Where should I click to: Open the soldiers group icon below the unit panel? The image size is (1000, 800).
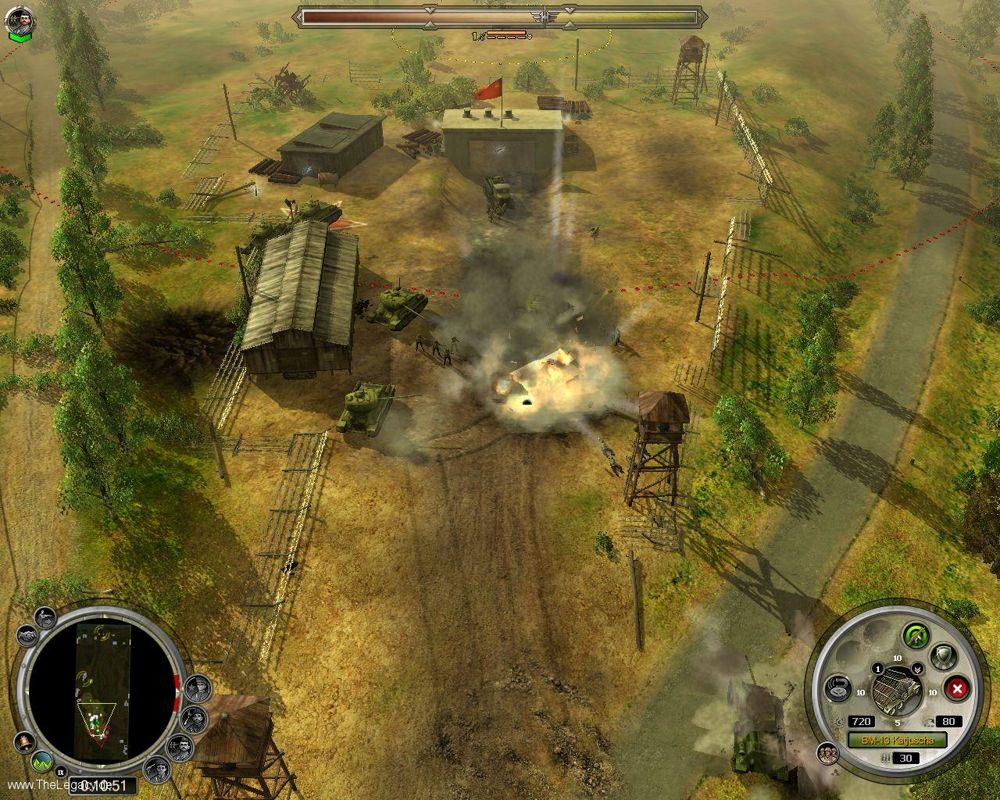point(827,751)
